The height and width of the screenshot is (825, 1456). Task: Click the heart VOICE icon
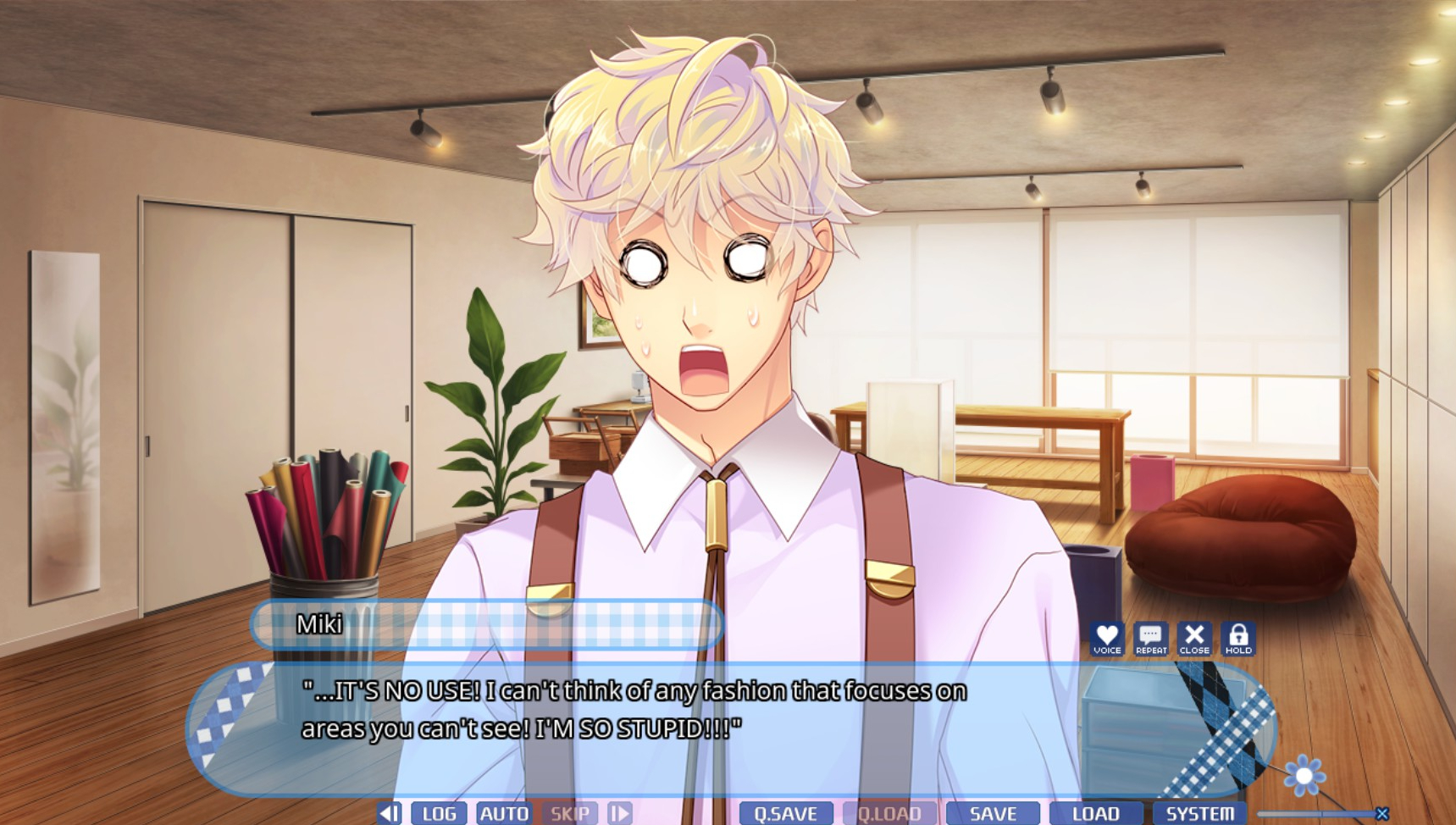1106,638
